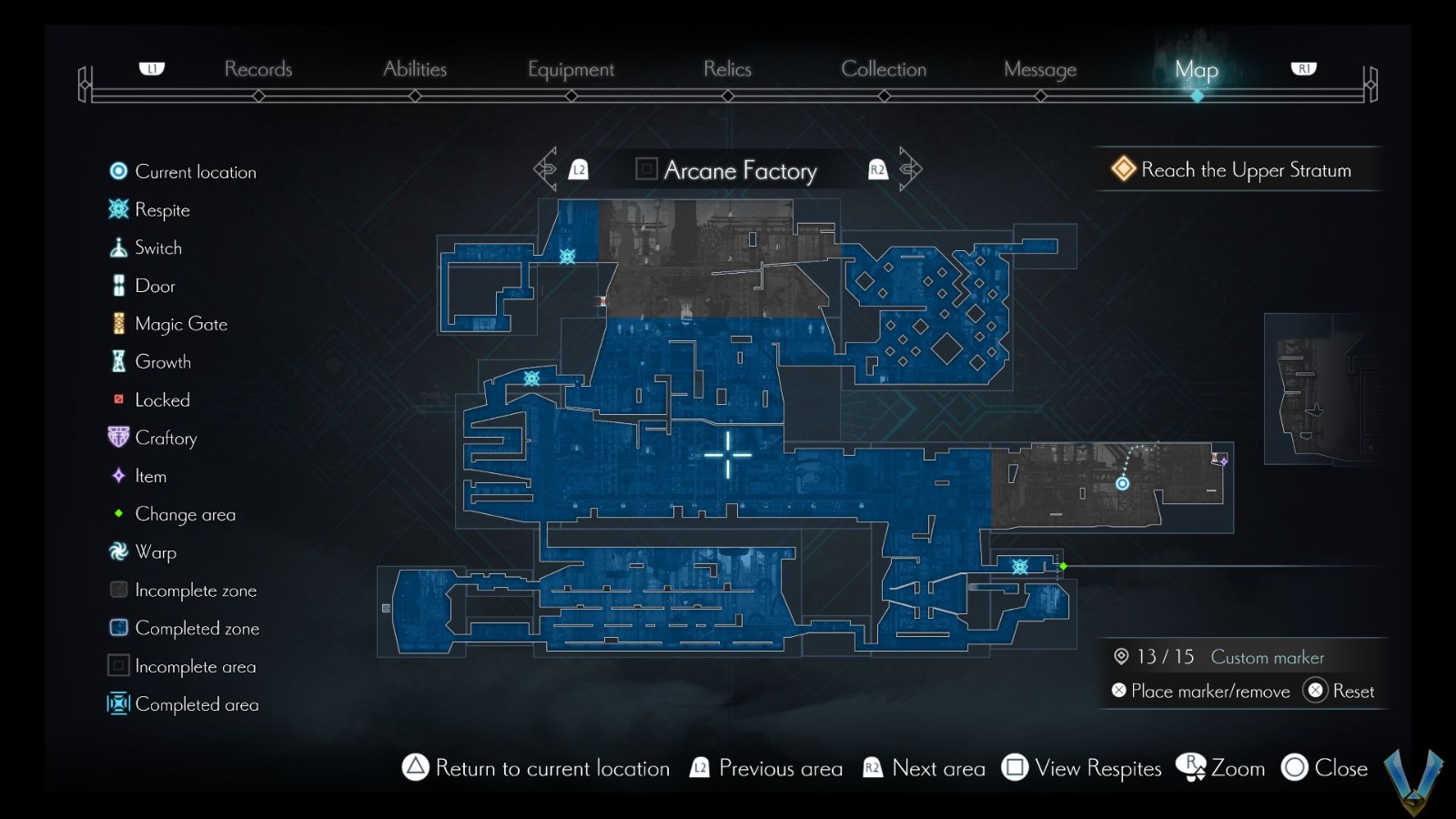Toggle the Locked indicator in the legend

116,399
